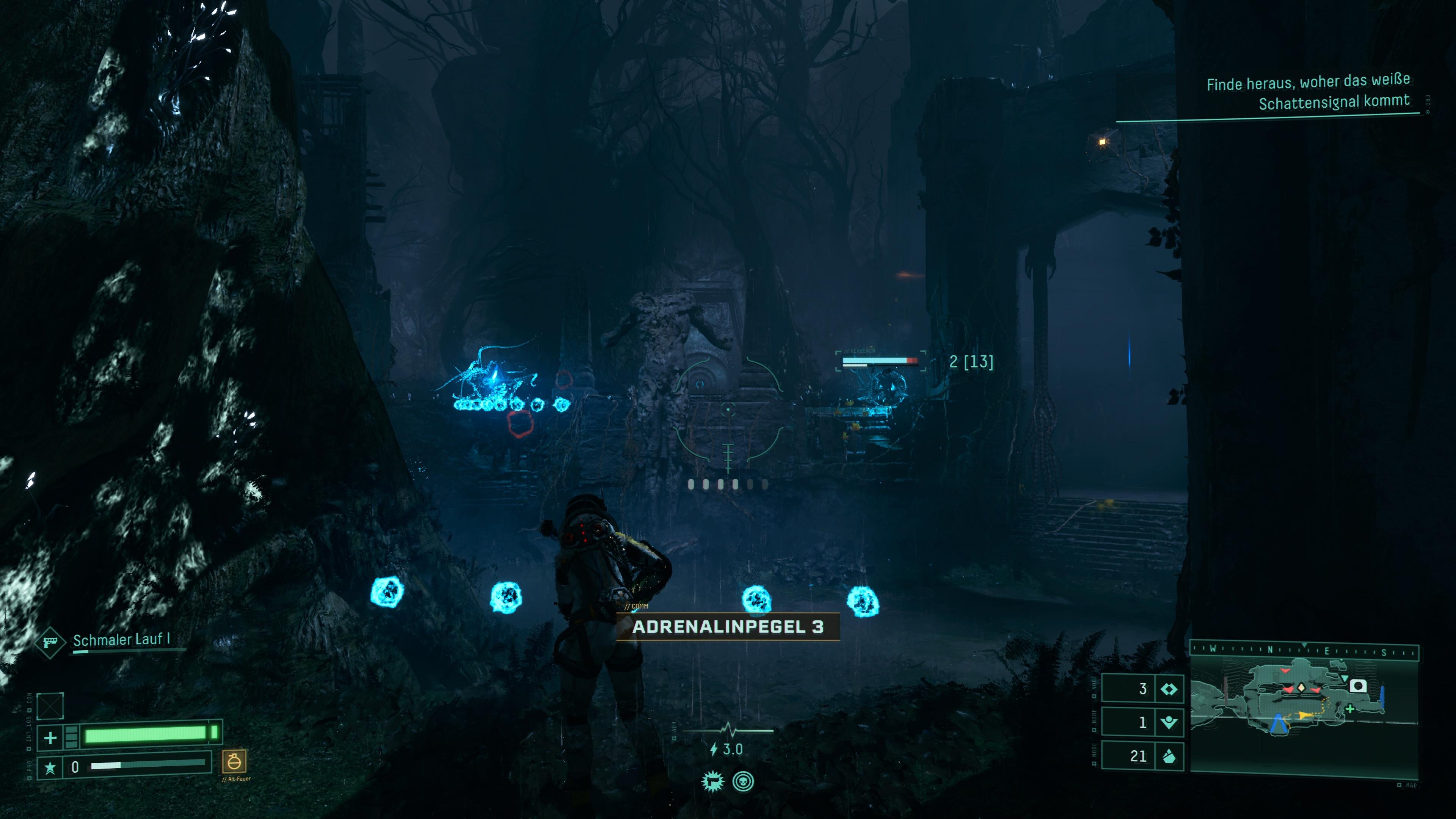Select the orange Alt-Feuer grenade icon
The image size is (1456, 819).
coord(234,761)
